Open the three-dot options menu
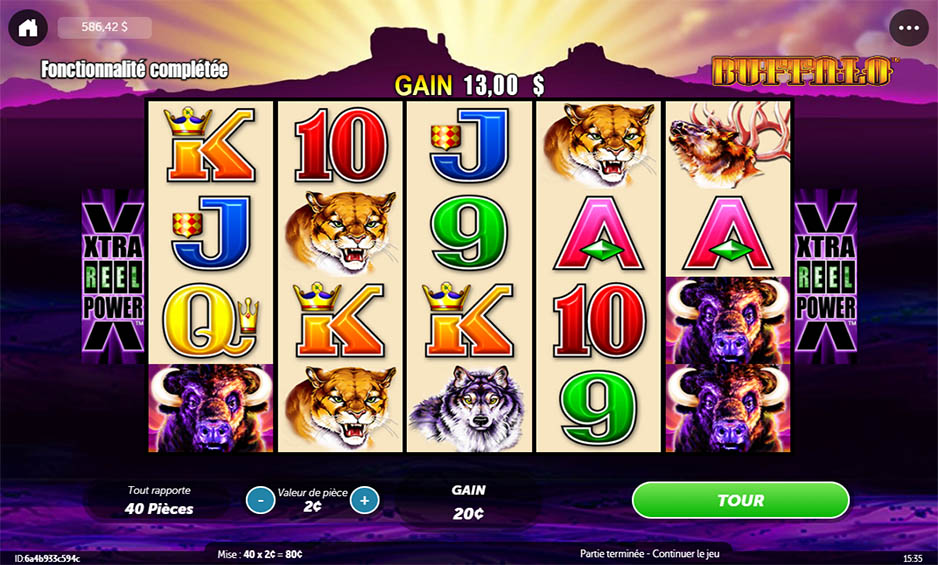Viewport: 938px width, 565px height. point(908,28)
